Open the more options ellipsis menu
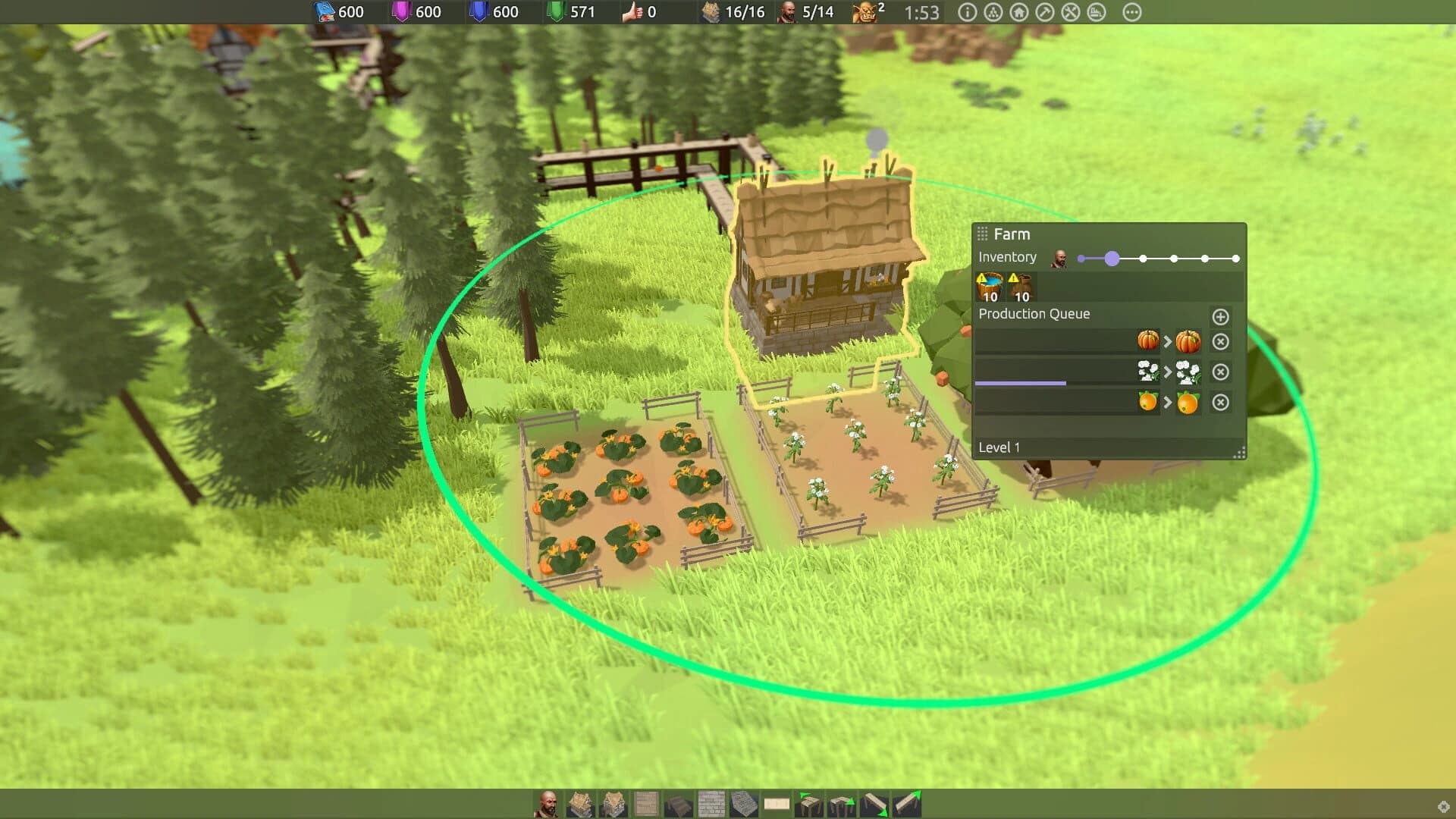Viewport: 1456px width, 819px height. click(x=1132, y=12)
